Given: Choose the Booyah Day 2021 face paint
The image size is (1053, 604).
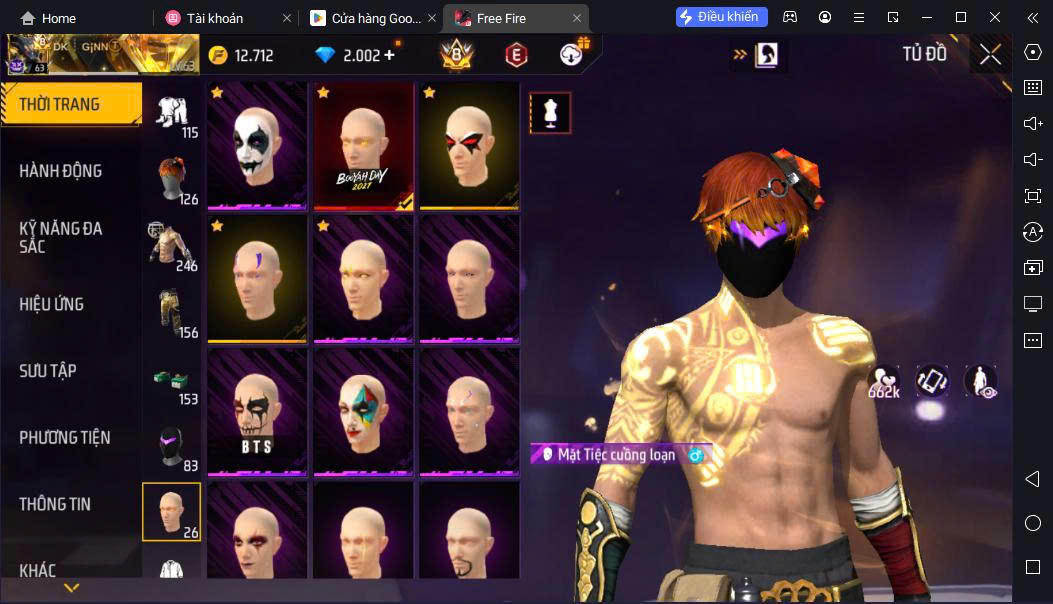Looking at the screenshot, I should click(x=363, y=146).
